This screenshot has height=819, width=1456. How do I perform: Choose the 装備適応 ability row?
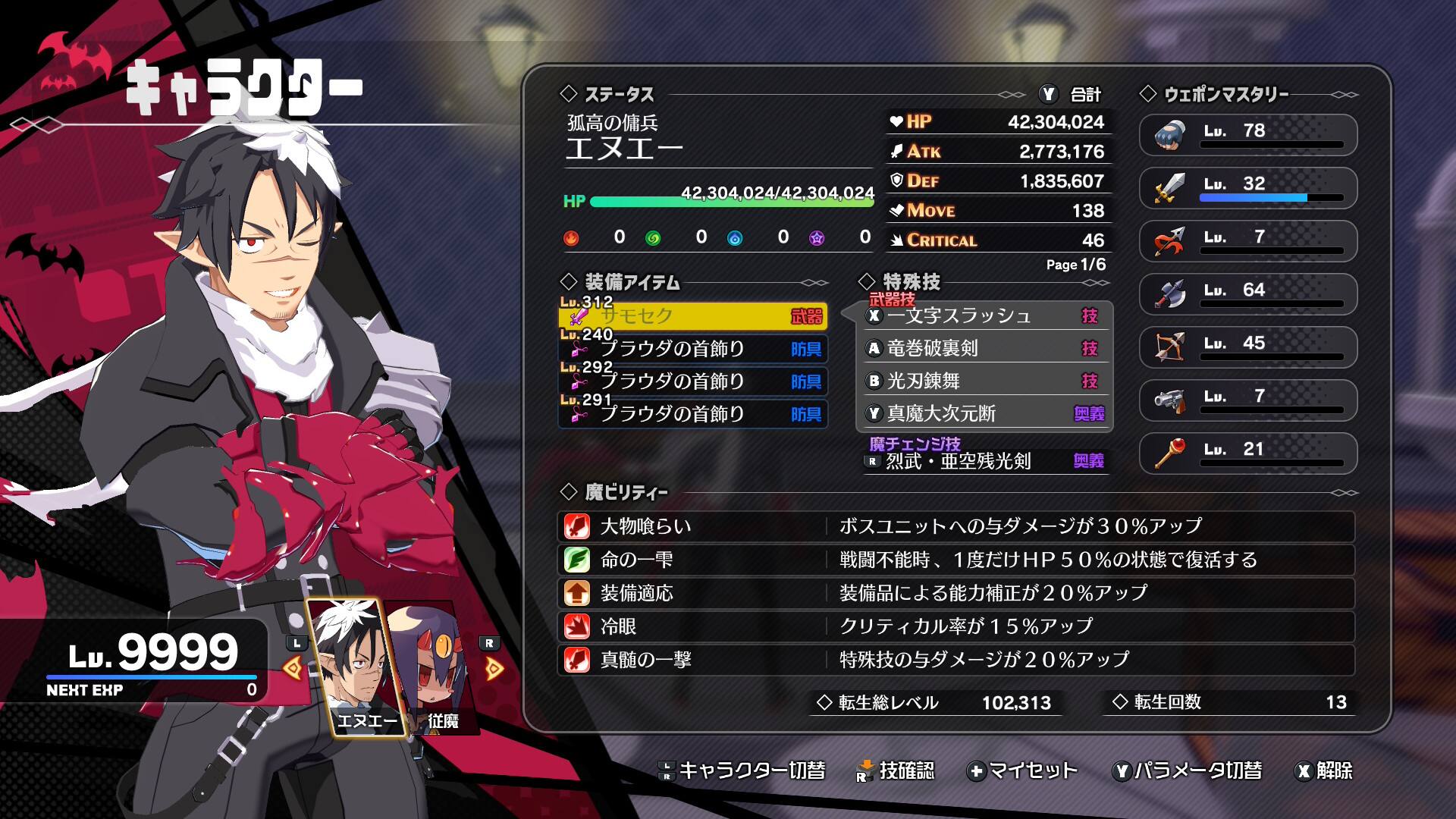point(955,593)
